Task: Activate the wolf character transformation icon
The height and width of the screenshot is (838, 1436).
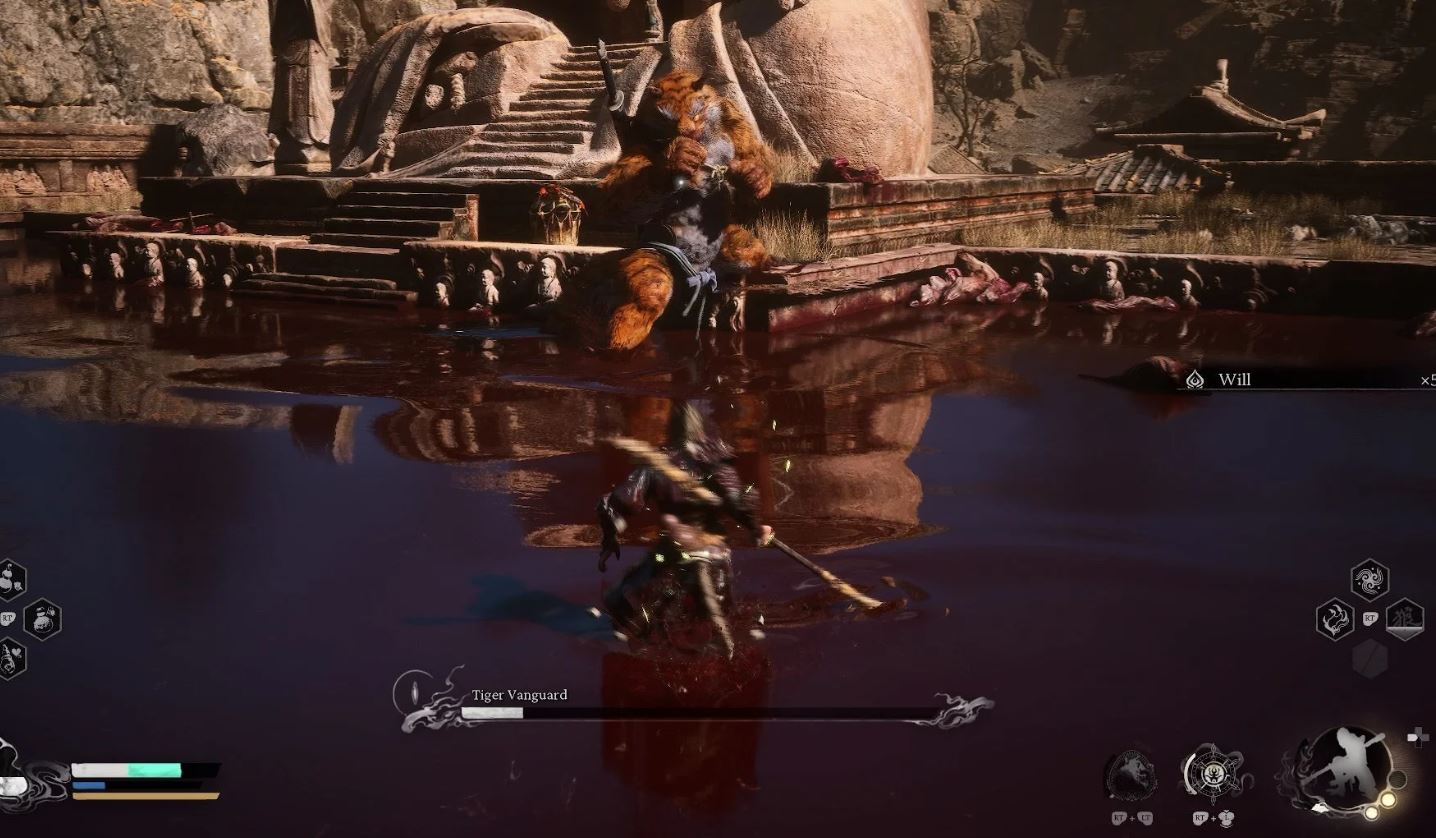Action: (x=1406, y=619)
